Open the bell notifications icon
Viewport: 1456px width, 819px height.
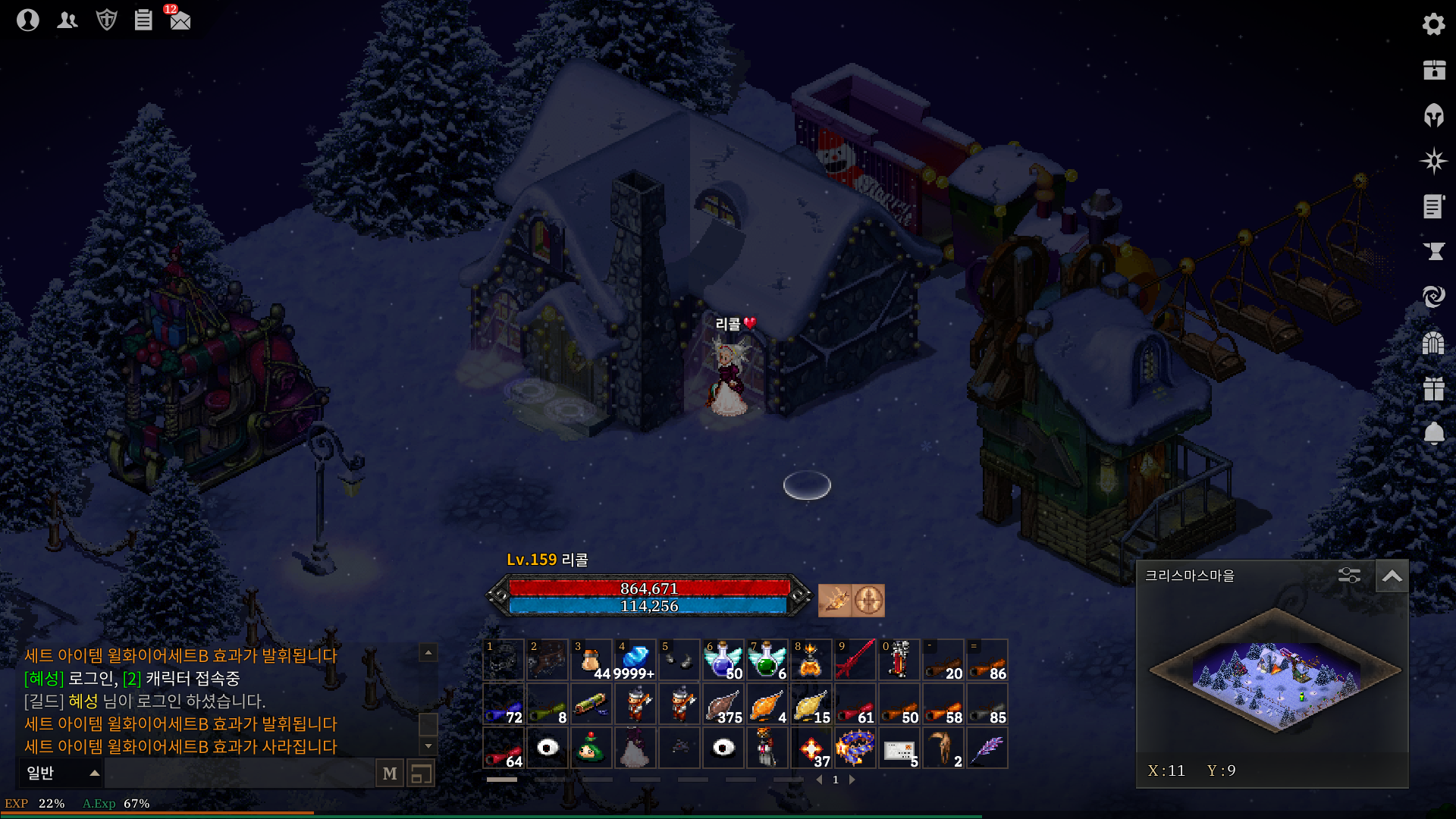tap(1433, 433)
